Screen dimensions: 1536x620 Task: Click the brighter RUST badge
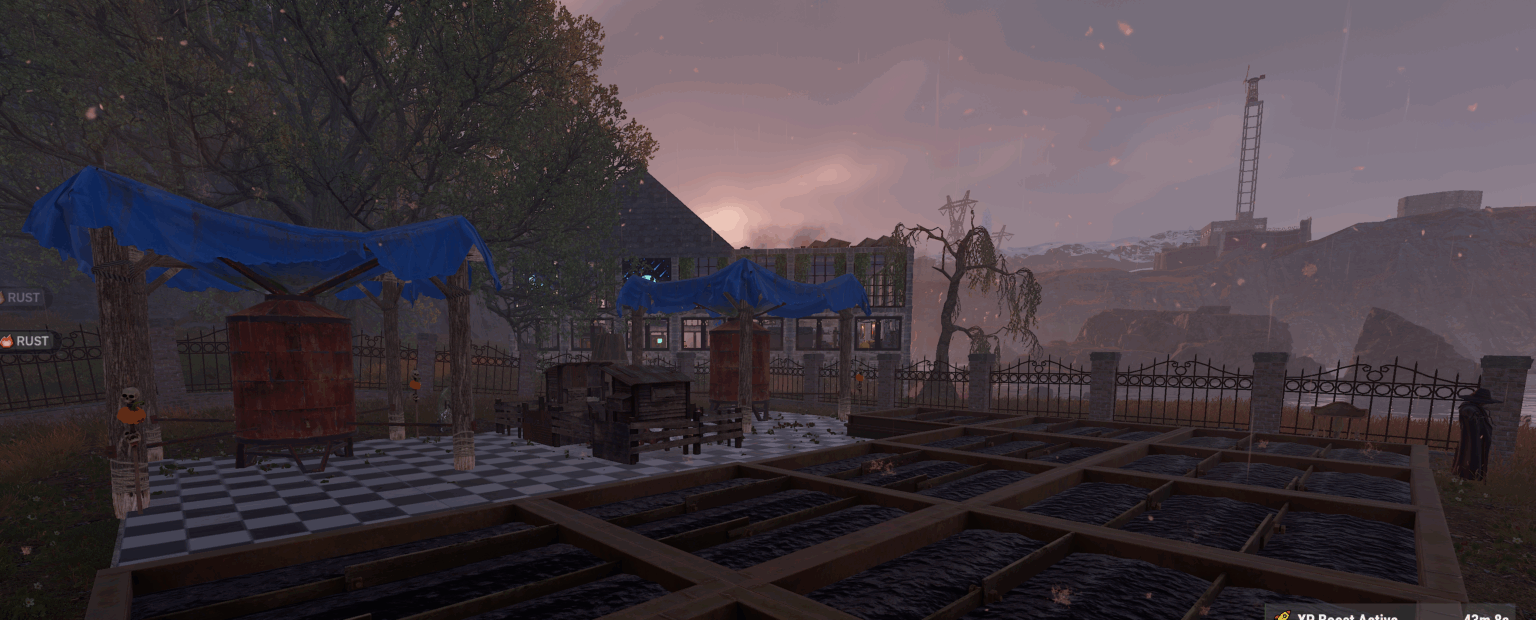(27, 341)
